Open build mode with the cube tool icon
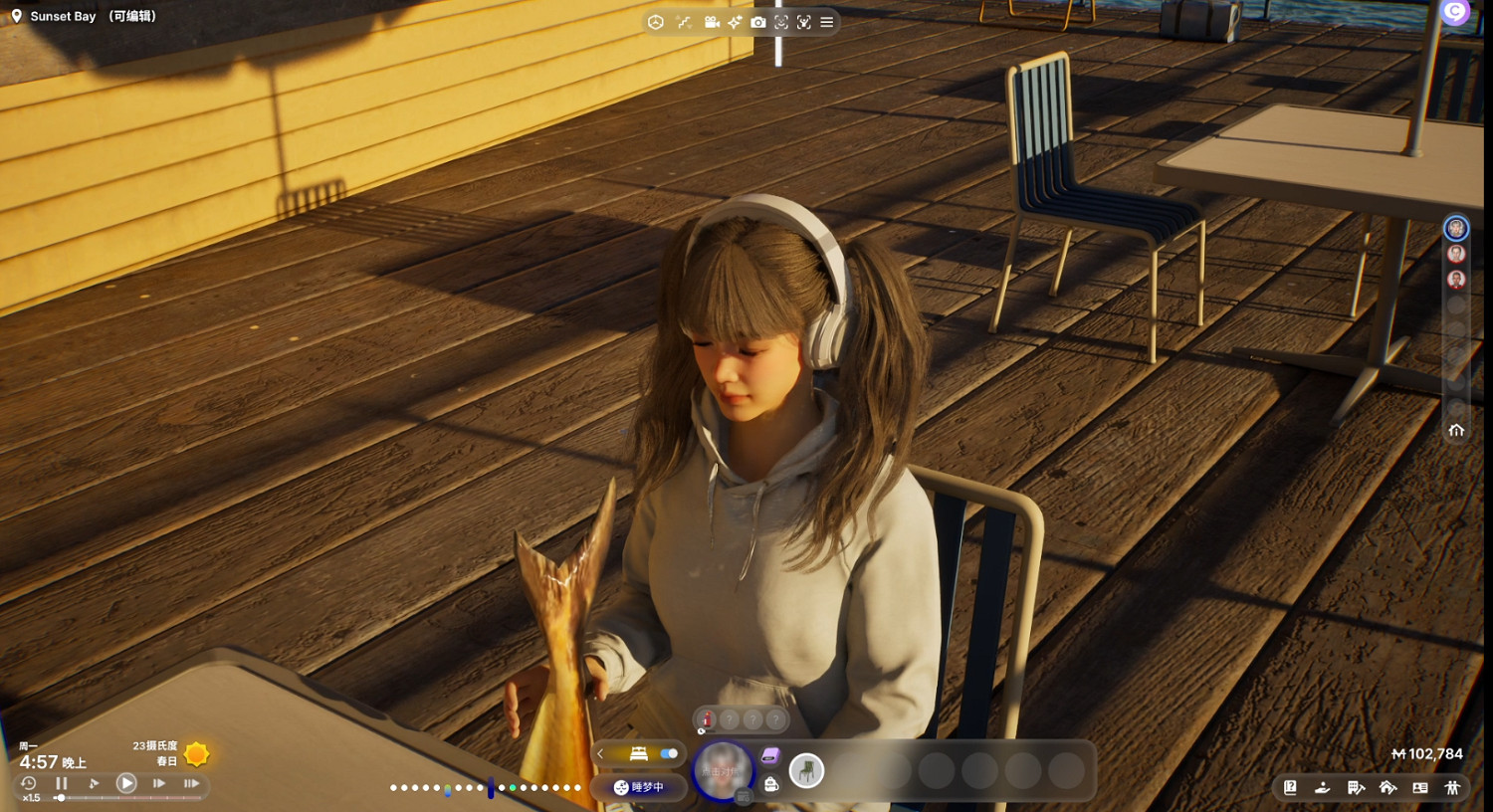Image resolution: width=1493 pixels, height=812 pixels. [x=656, y=22]
